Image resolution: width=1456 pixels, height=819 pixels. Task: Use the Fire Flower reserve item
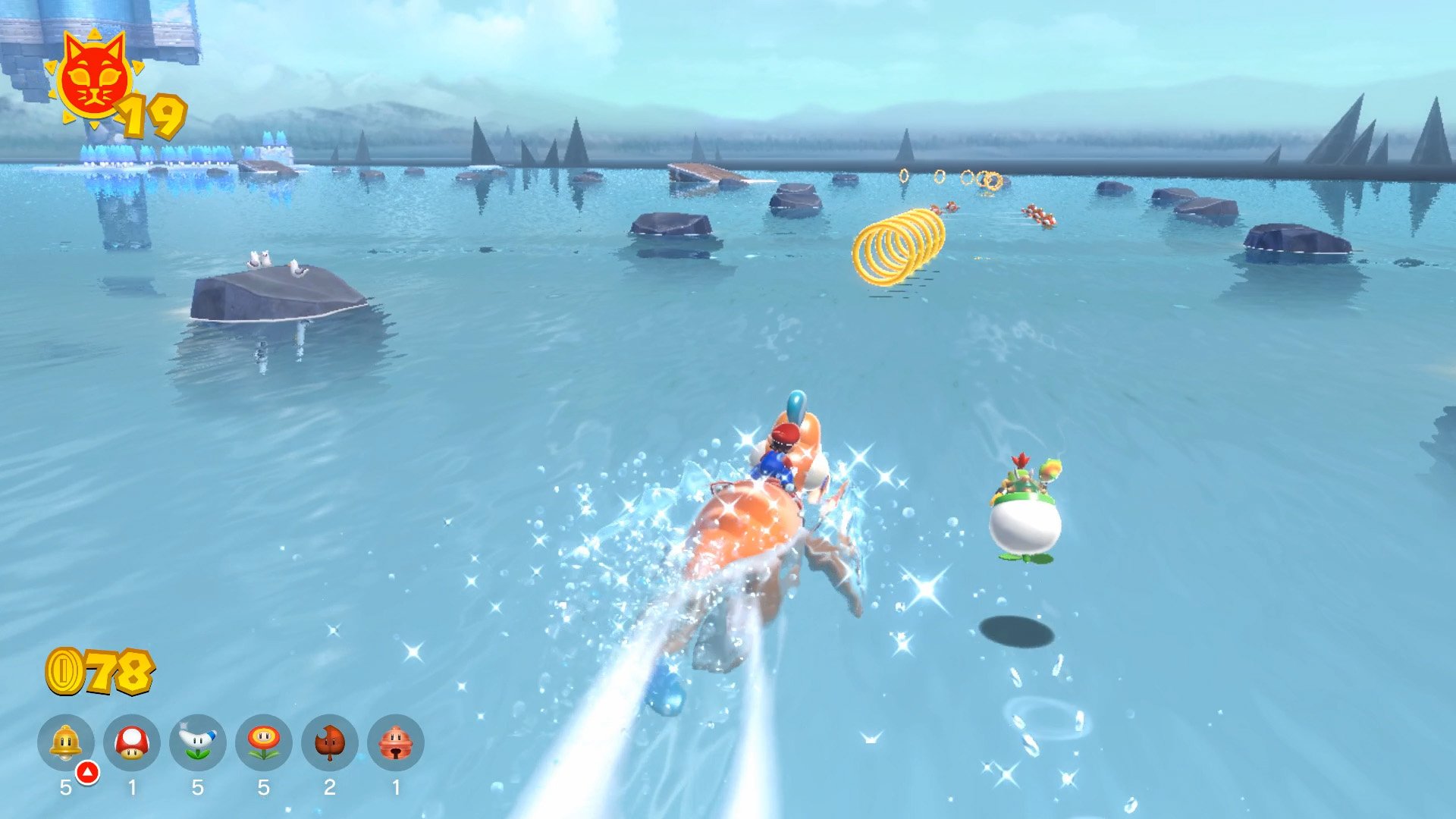click(x=264, y=742)
